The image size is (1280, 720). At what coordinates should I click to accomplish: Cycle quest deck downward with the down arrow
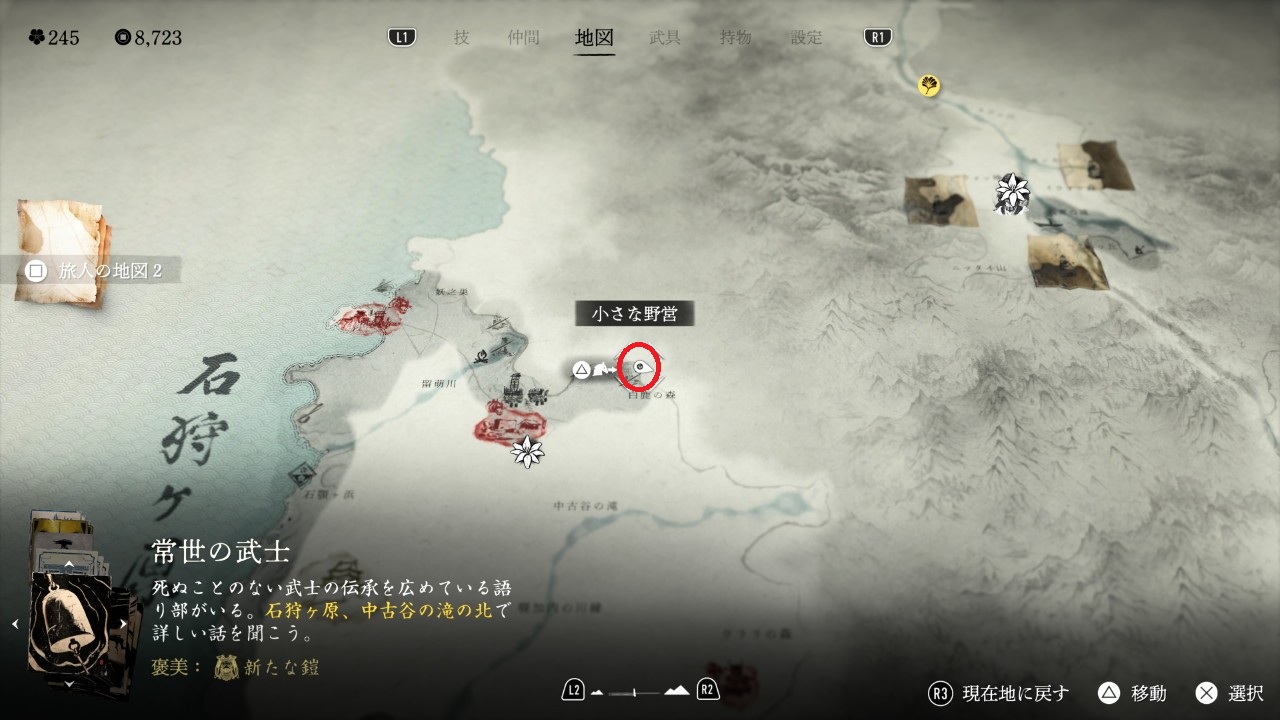(x=68, y=685)
